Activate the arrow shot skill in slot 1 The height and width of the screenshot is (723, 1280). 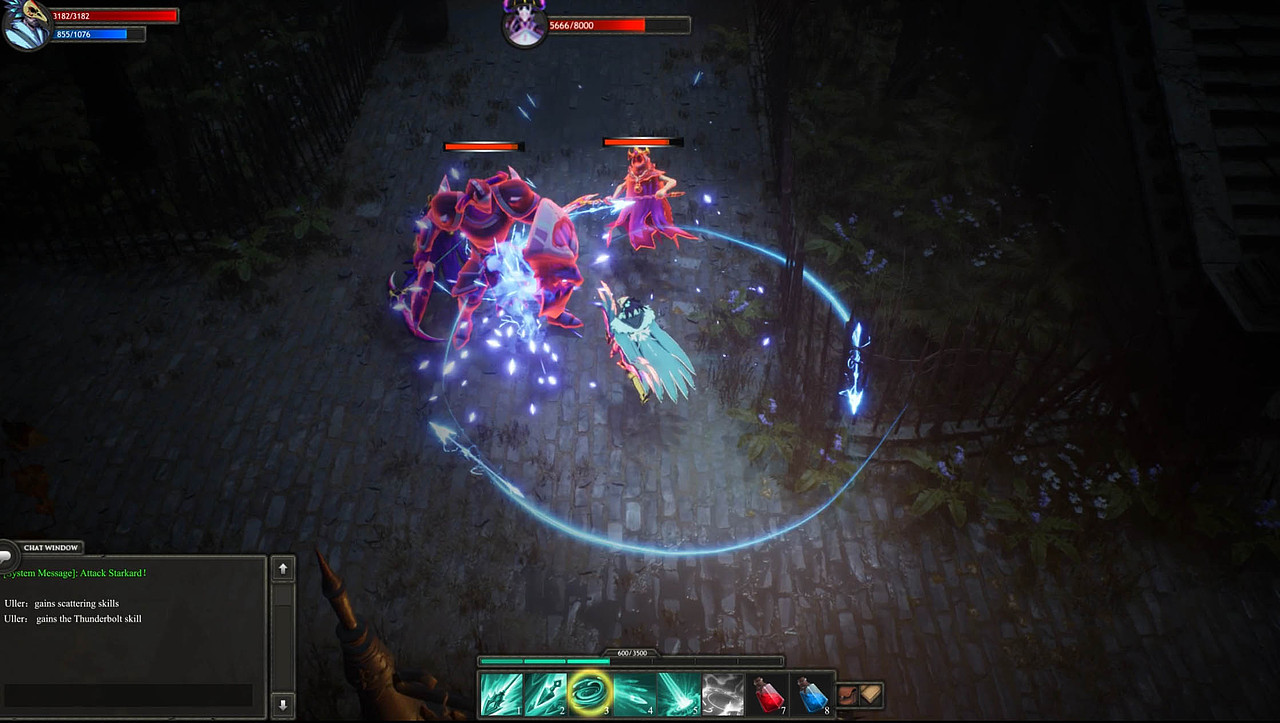point(501,694)
